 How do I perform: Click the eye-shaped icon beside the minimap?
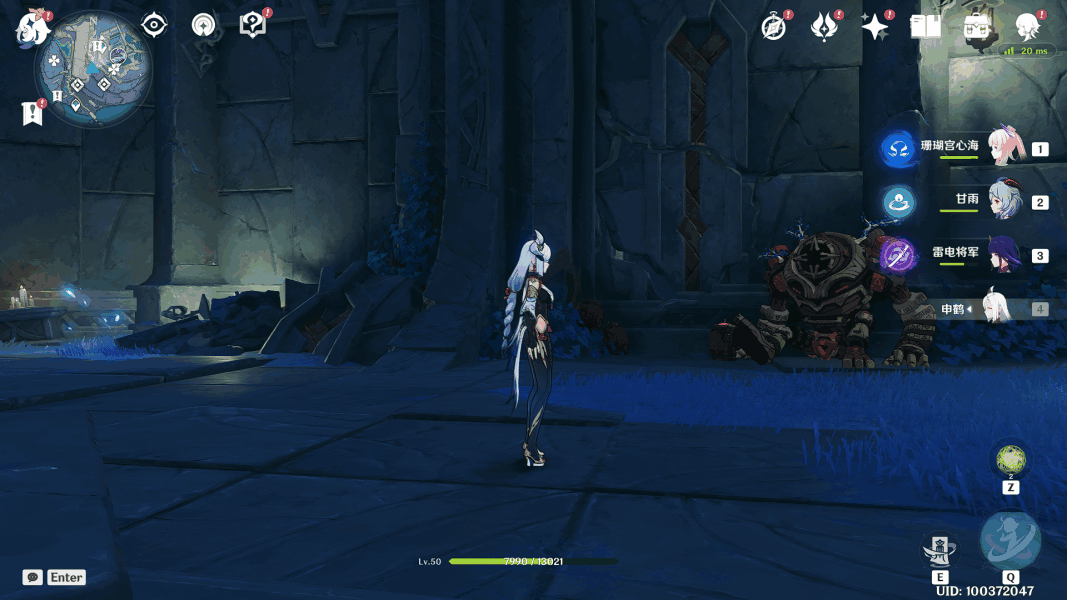154,25
